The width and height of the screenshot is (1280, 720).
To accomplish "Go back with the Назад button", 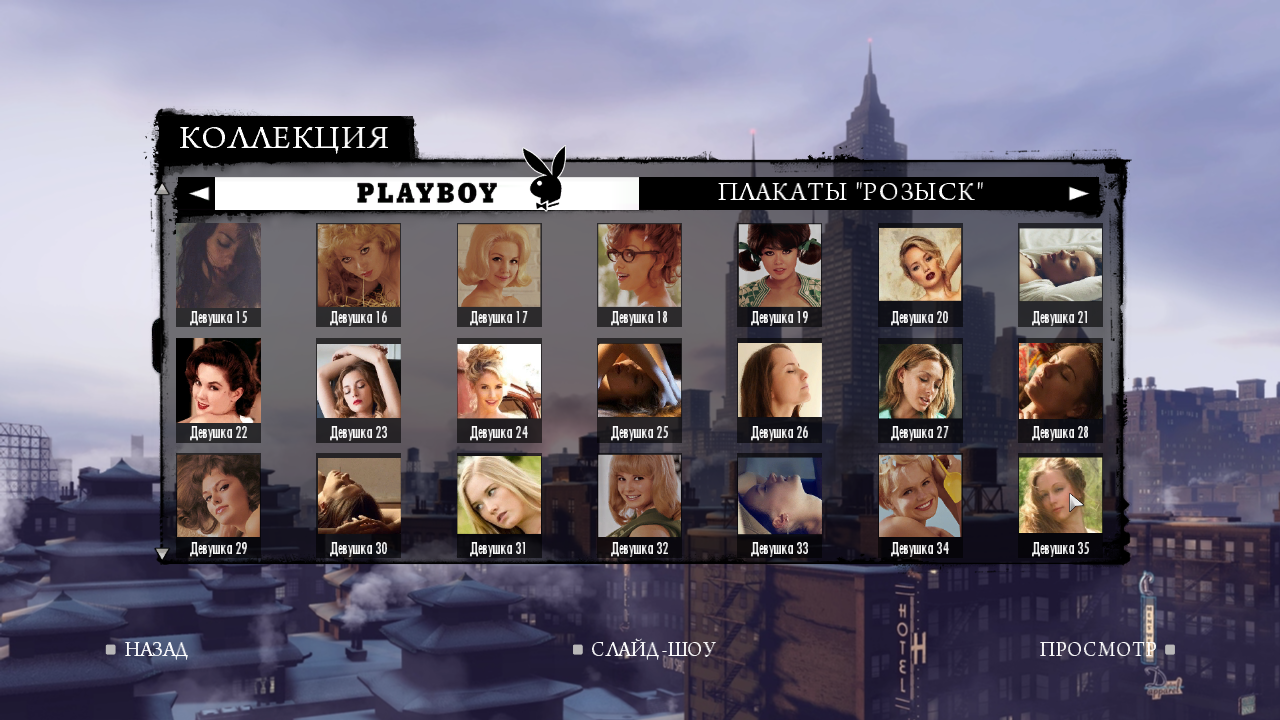I will [155, 650].
